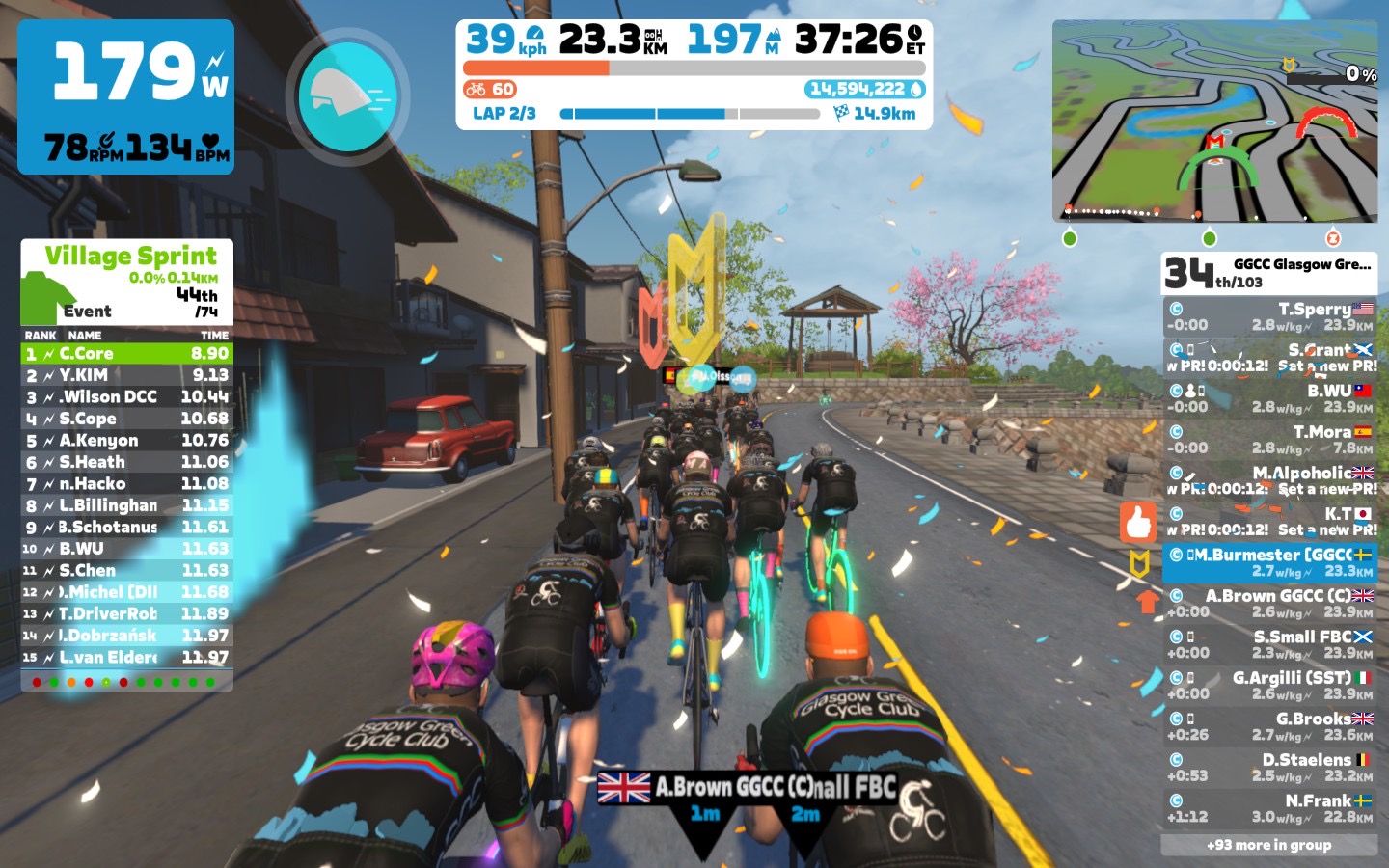The width and height of the screenshot is (1389, 868).
Task: Expand the +93 more in group row
Action: click(1269, 845)
